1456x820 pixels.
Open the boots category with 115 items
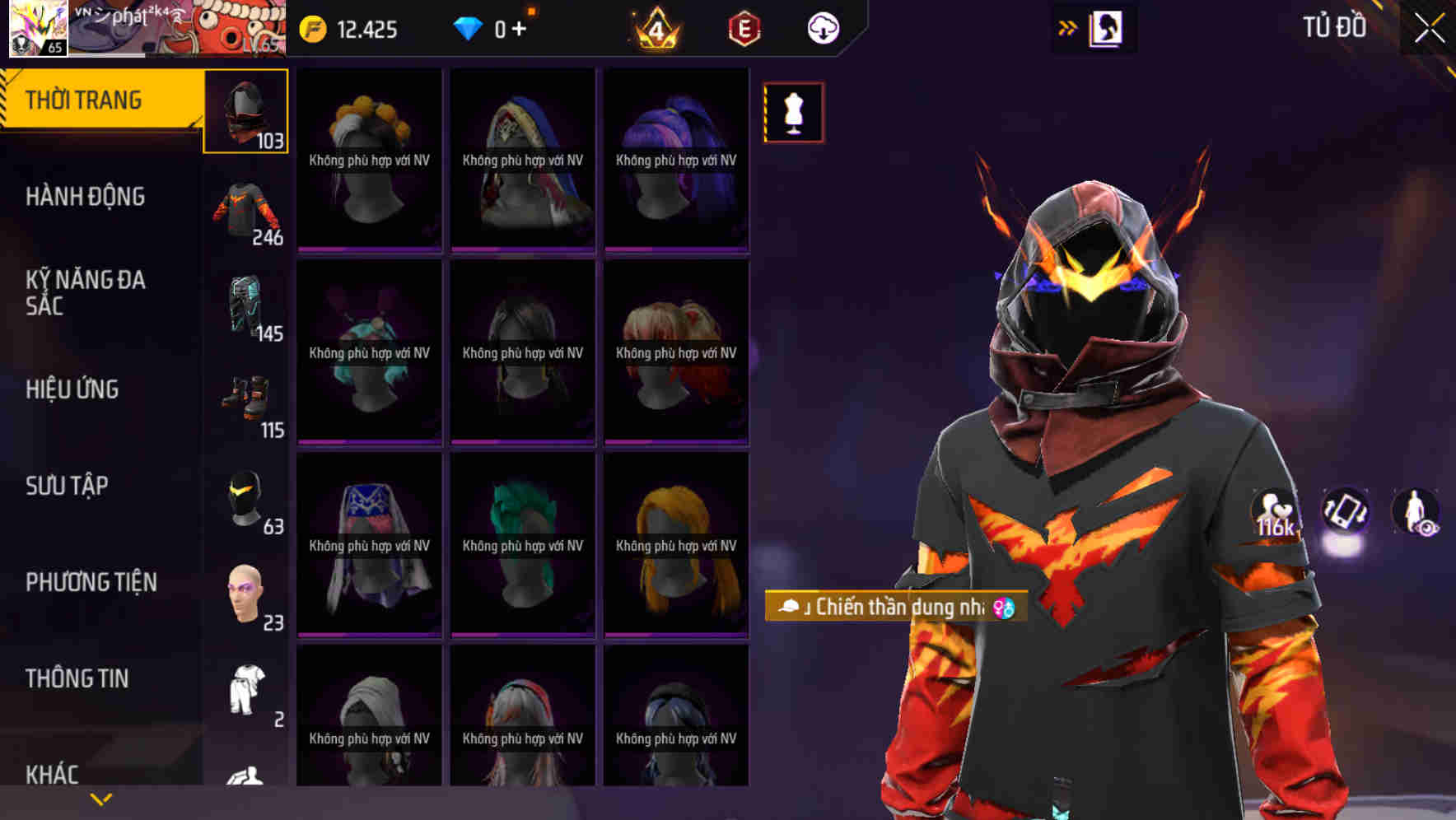245,403
